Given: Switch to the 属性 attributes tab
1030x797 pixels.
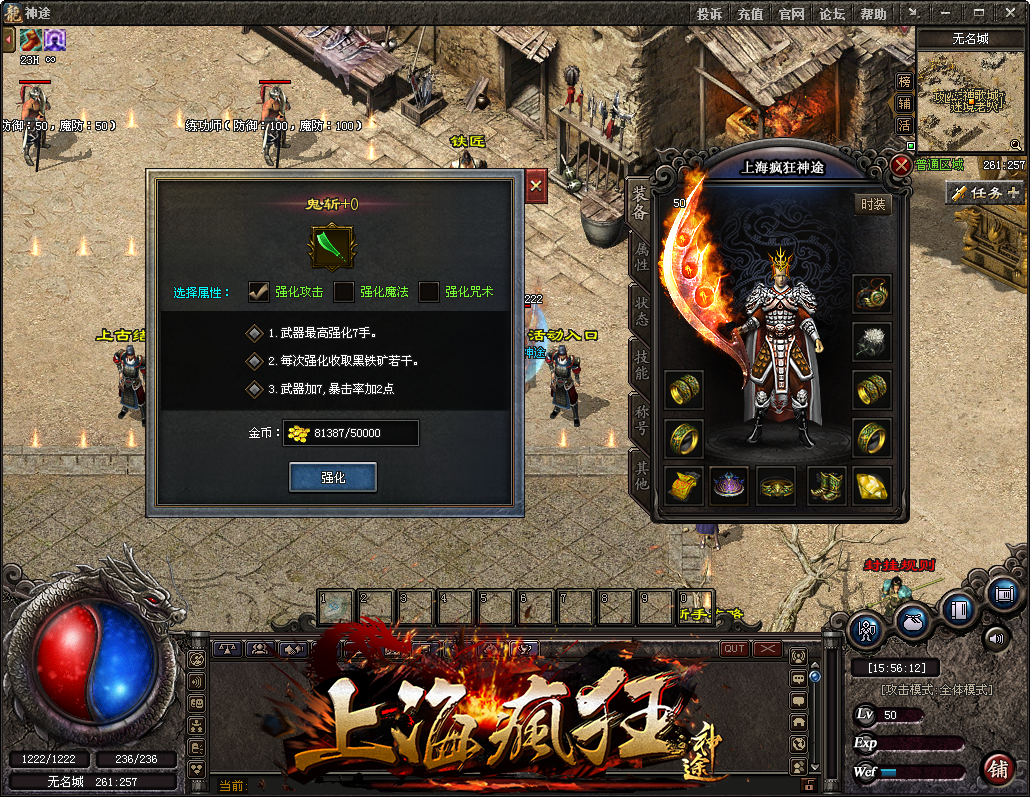Looking at the screenshot, I should pyautogui.click(x=641, y=257).
